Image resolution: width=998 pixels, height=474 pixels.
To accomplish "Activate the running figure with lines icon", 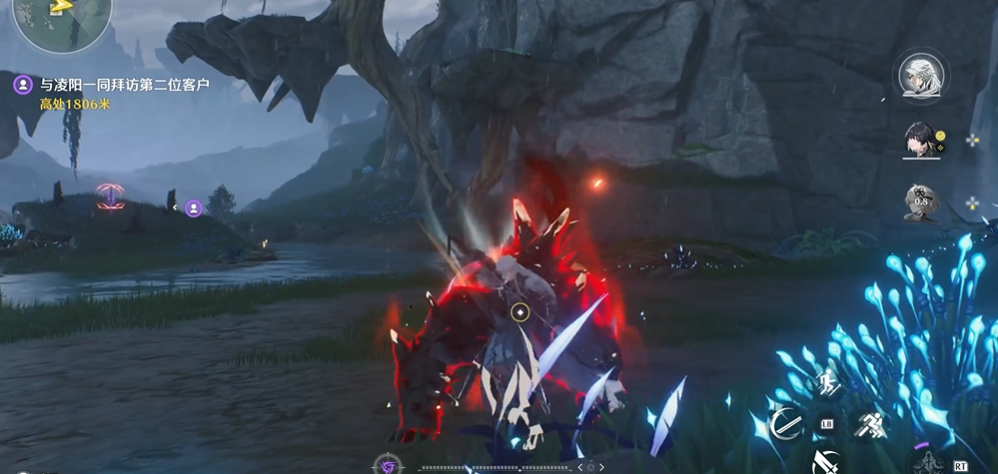I will point(827,383).
